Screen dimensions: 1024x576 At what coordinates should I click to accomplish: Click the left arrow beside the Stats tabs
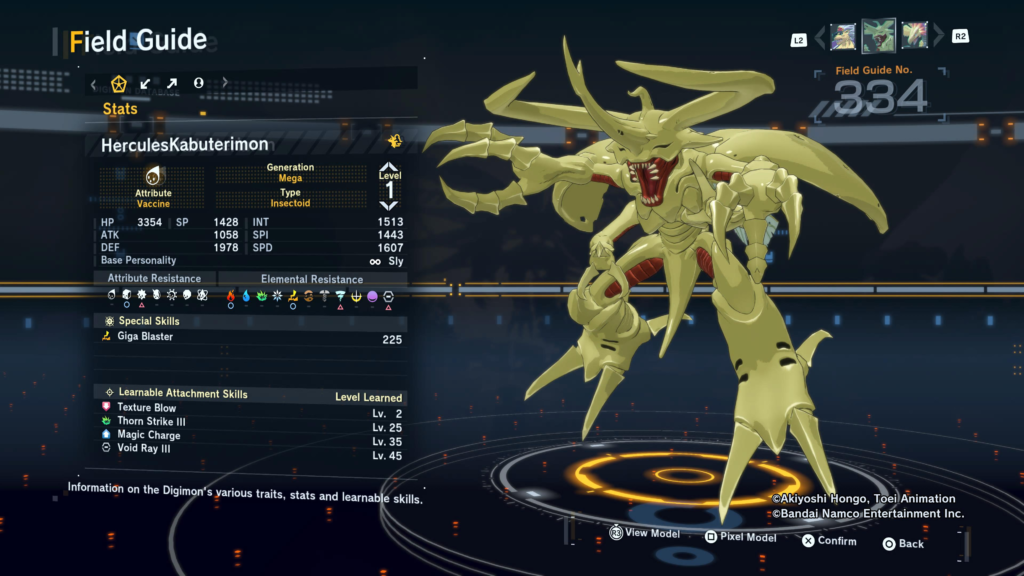click(94, 84)
